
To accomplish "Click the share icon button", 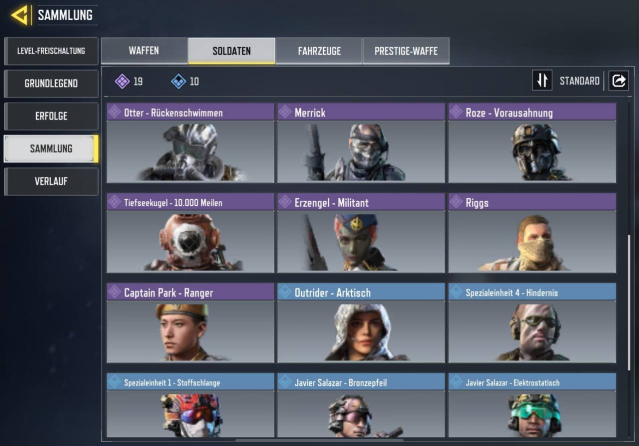I will (x=618, y=81).
